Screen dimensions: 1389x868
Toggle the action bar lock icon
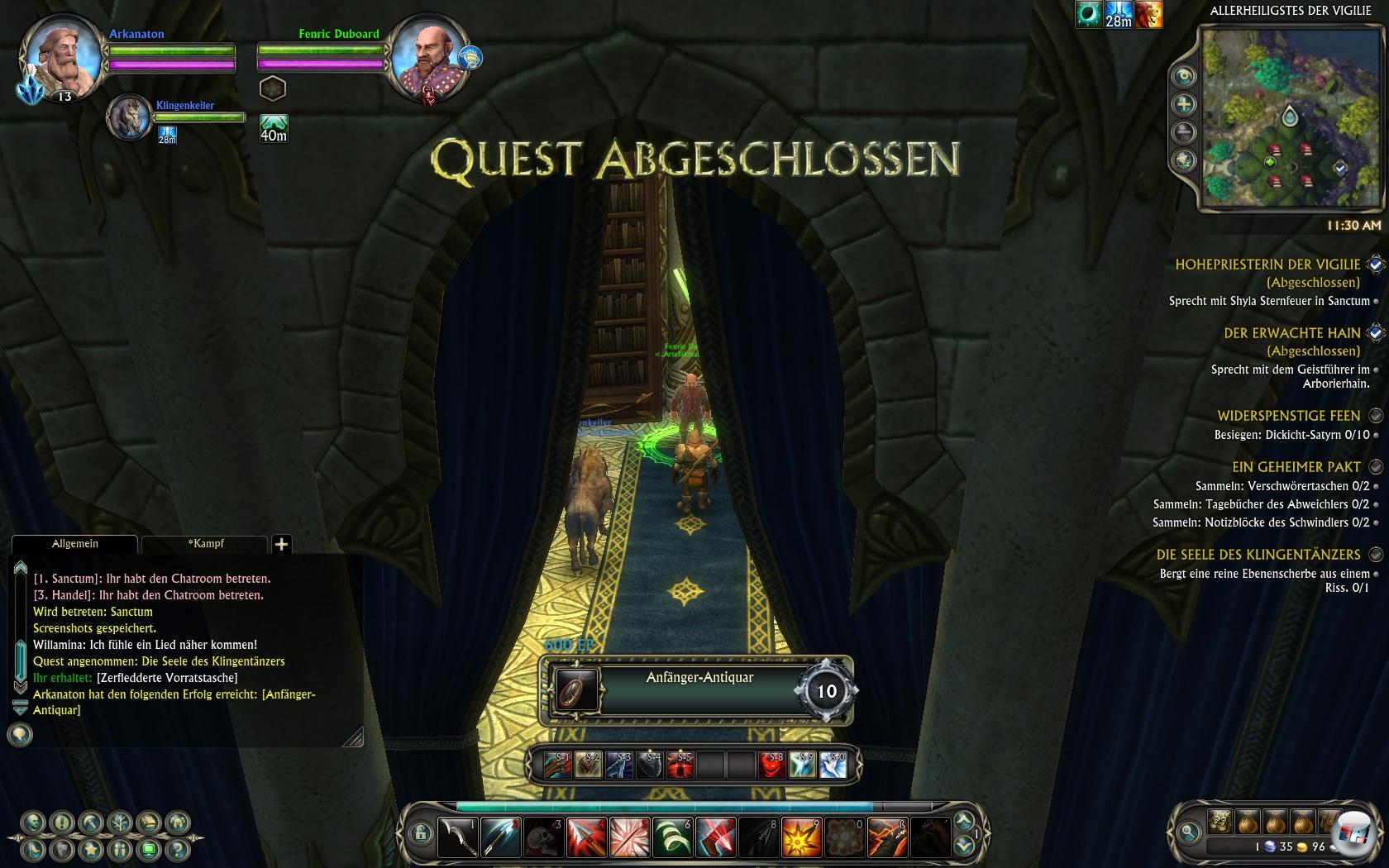(x=420, y=833)
